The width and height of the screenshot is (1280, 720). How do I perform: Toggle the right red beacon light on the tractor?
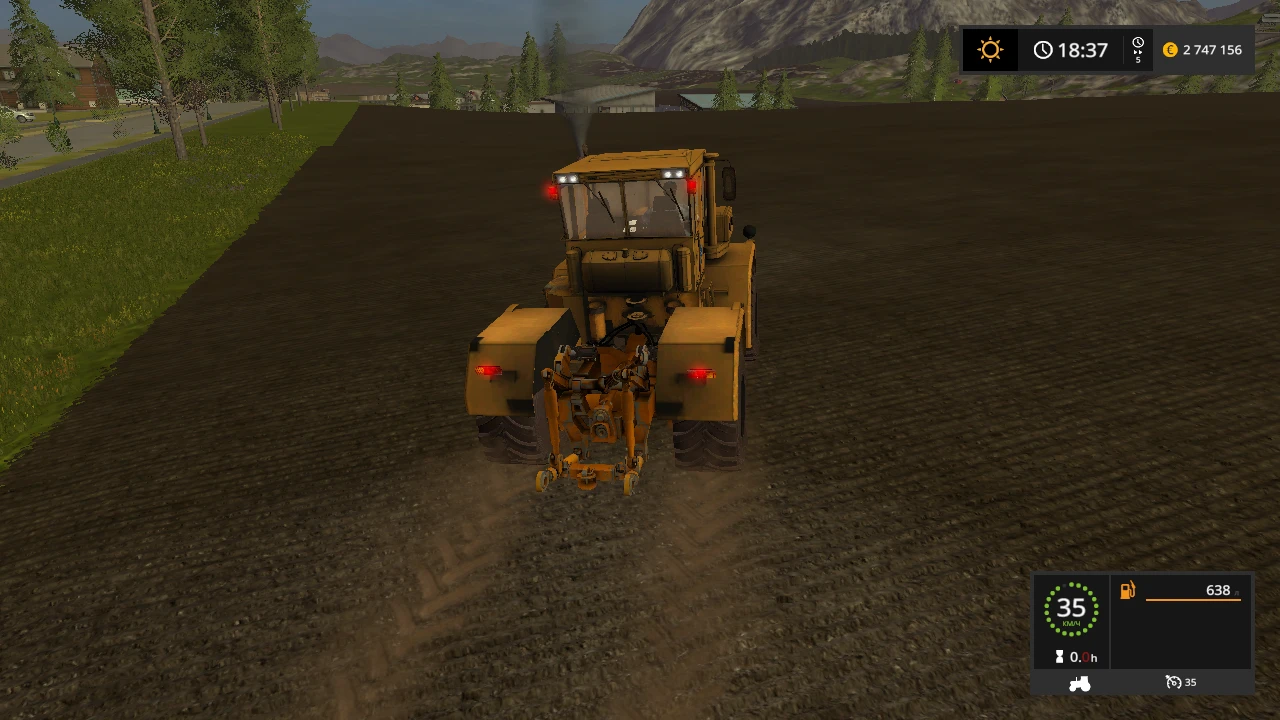point(691,185)
